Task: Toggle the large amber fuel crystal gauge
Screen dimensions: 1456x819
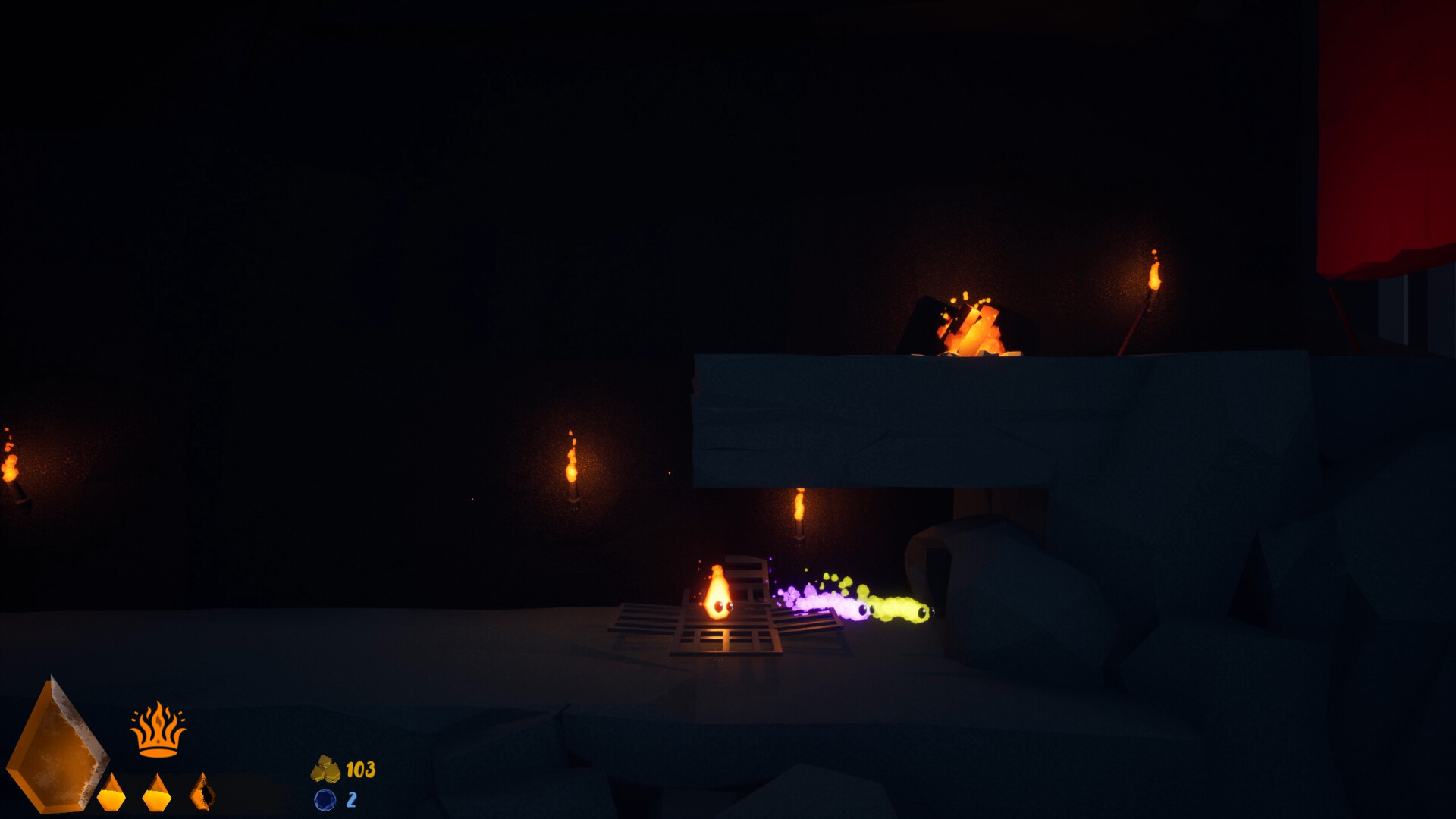Action: [x=57, y=751]
